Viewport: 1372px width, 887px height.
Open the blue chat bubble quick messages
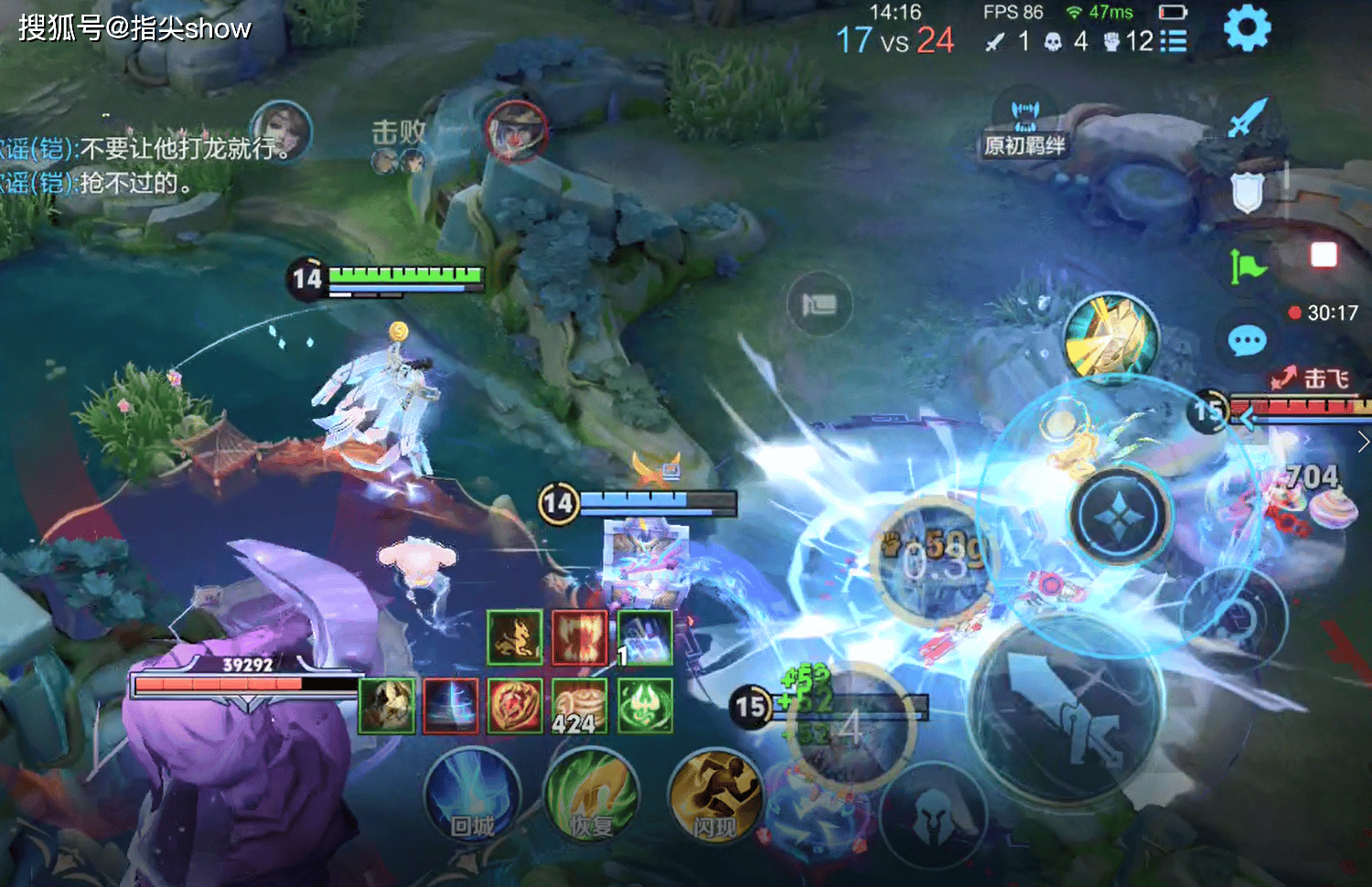coord(1247,341)
